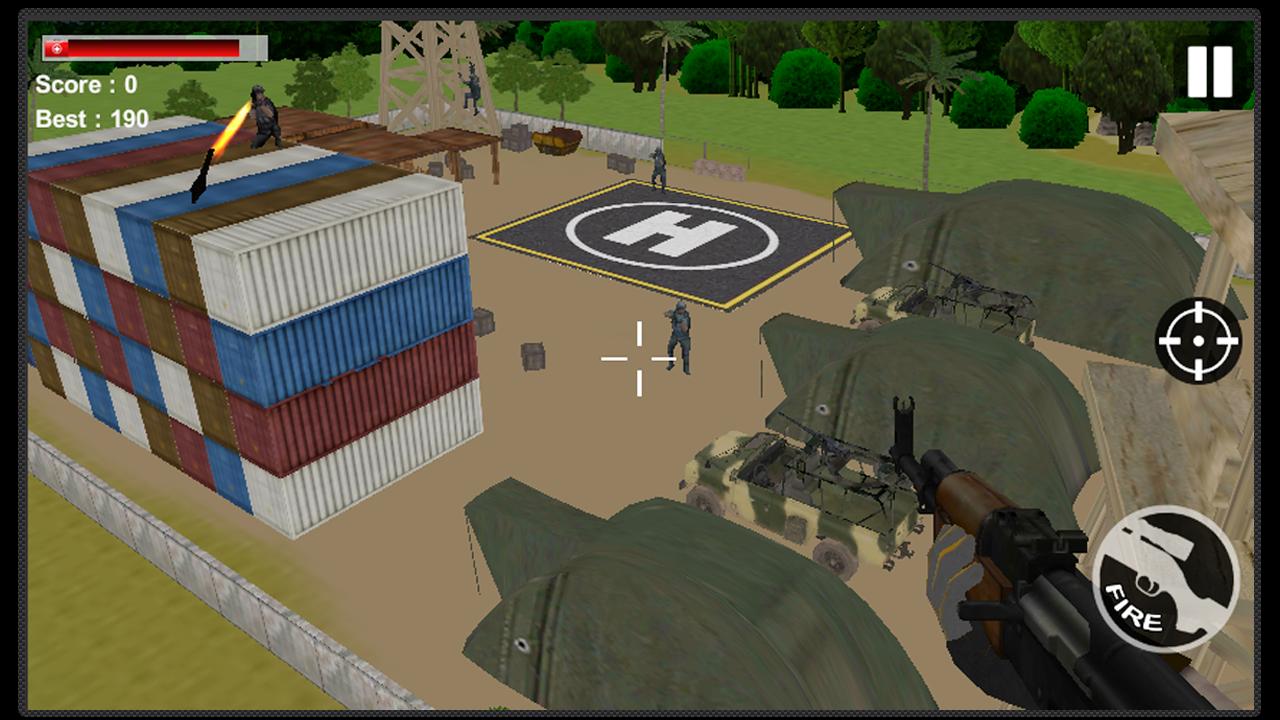Click the red health bar
This screenshot has height=720, width=1280.
pos(150,45)
